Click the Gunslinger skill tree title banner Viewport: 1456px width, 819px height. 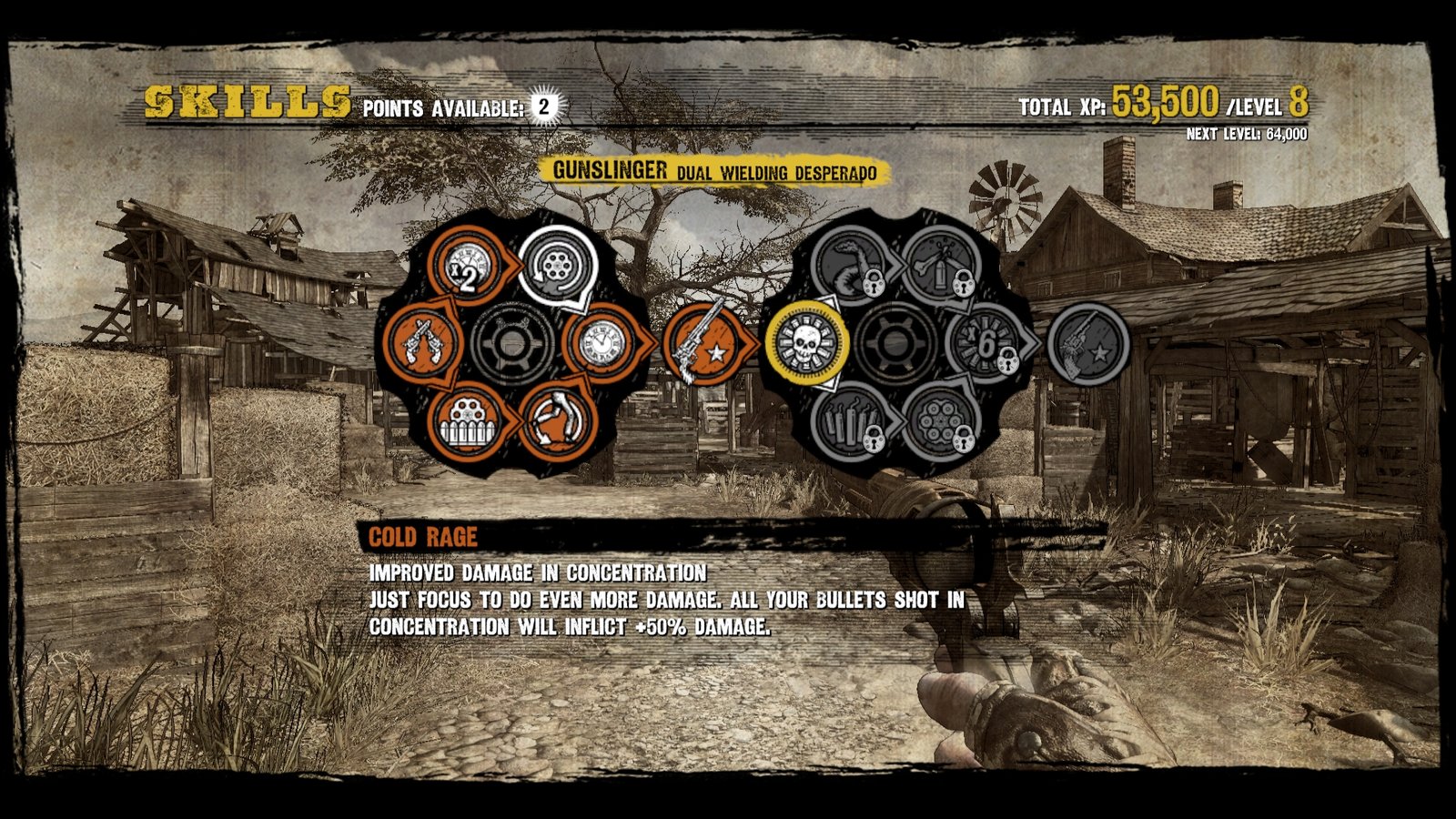(x=714, y=171)
